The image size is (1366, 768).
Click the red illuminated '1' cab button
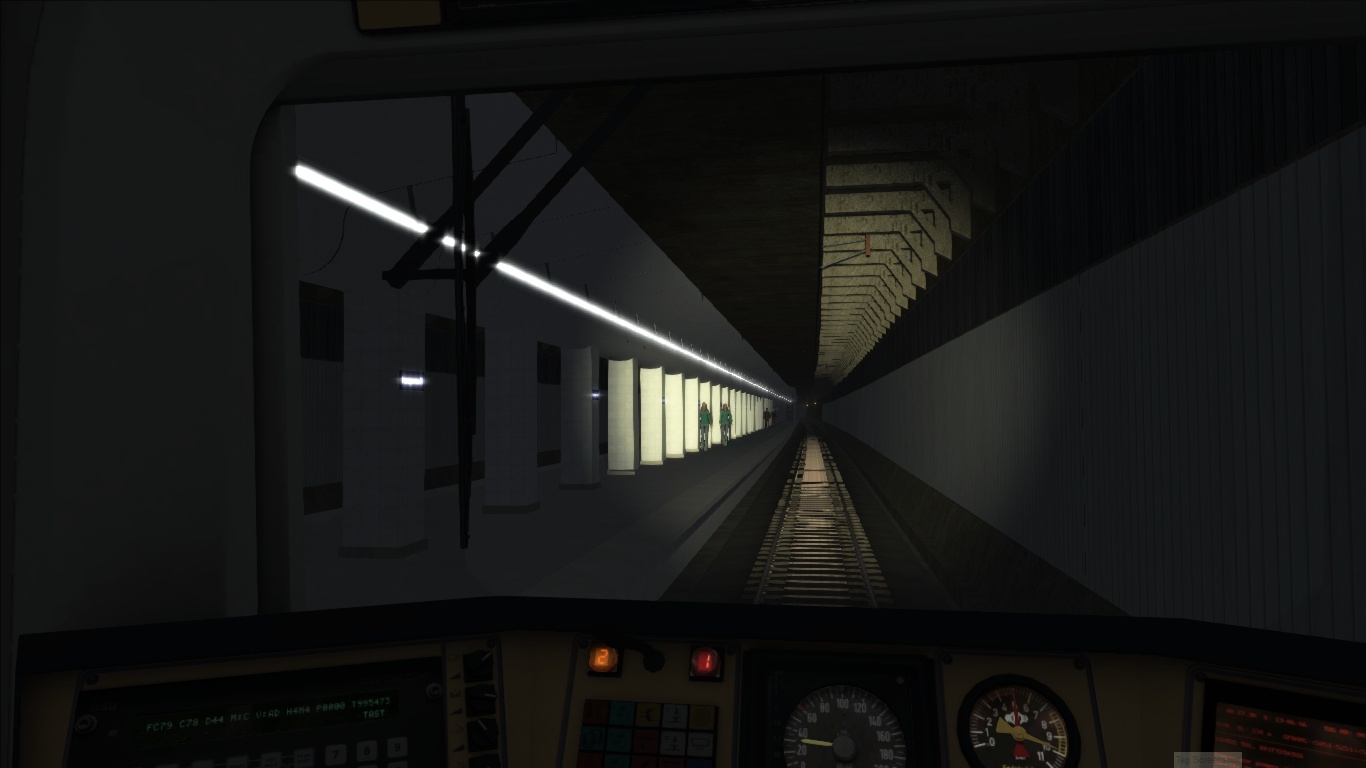705,660
